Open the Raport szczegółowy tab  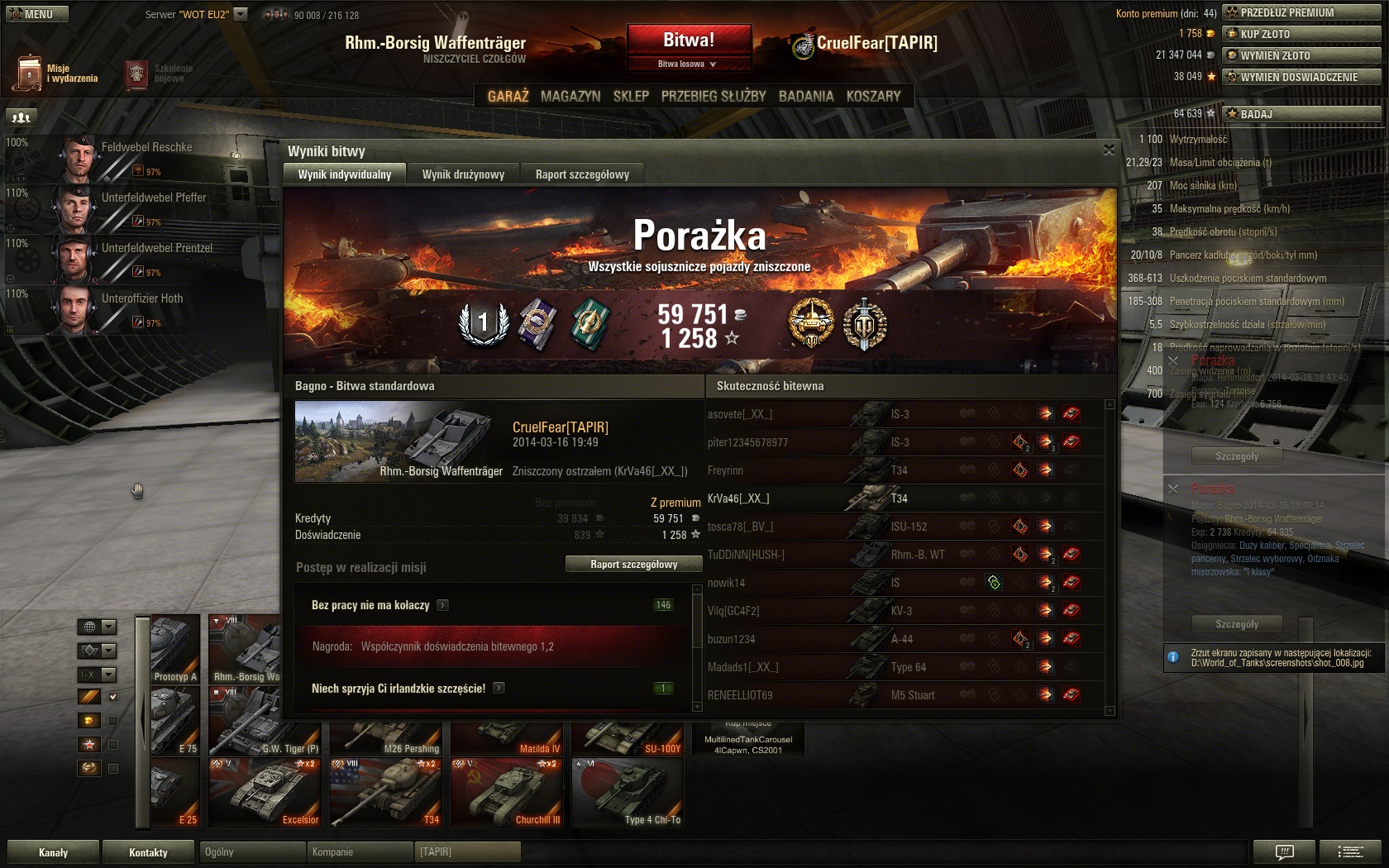click(582, 174)
